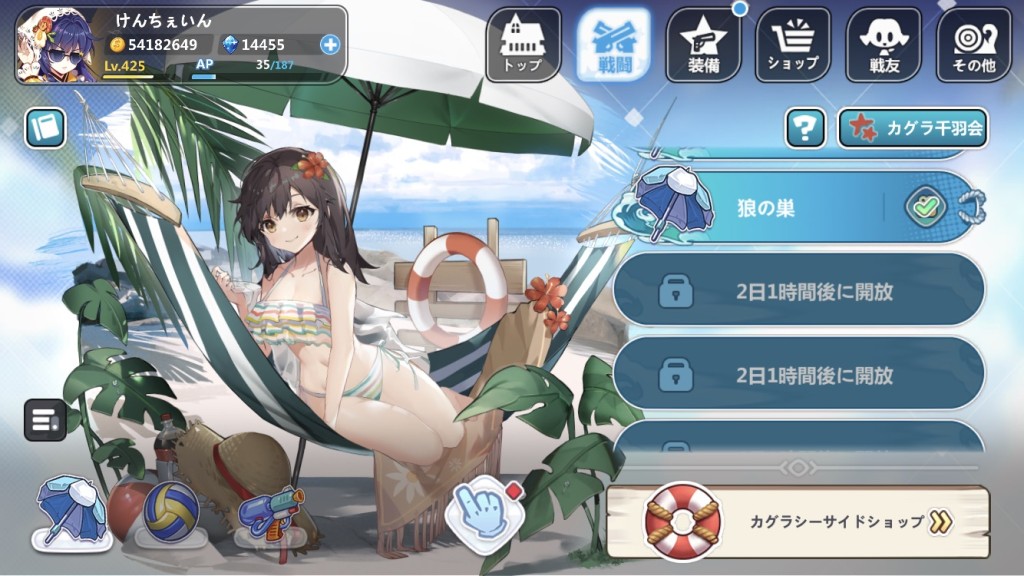This screenshot has height=576, width=1024.
Task: Click the blue plus to add gems
Action: (x=330, y=44)
